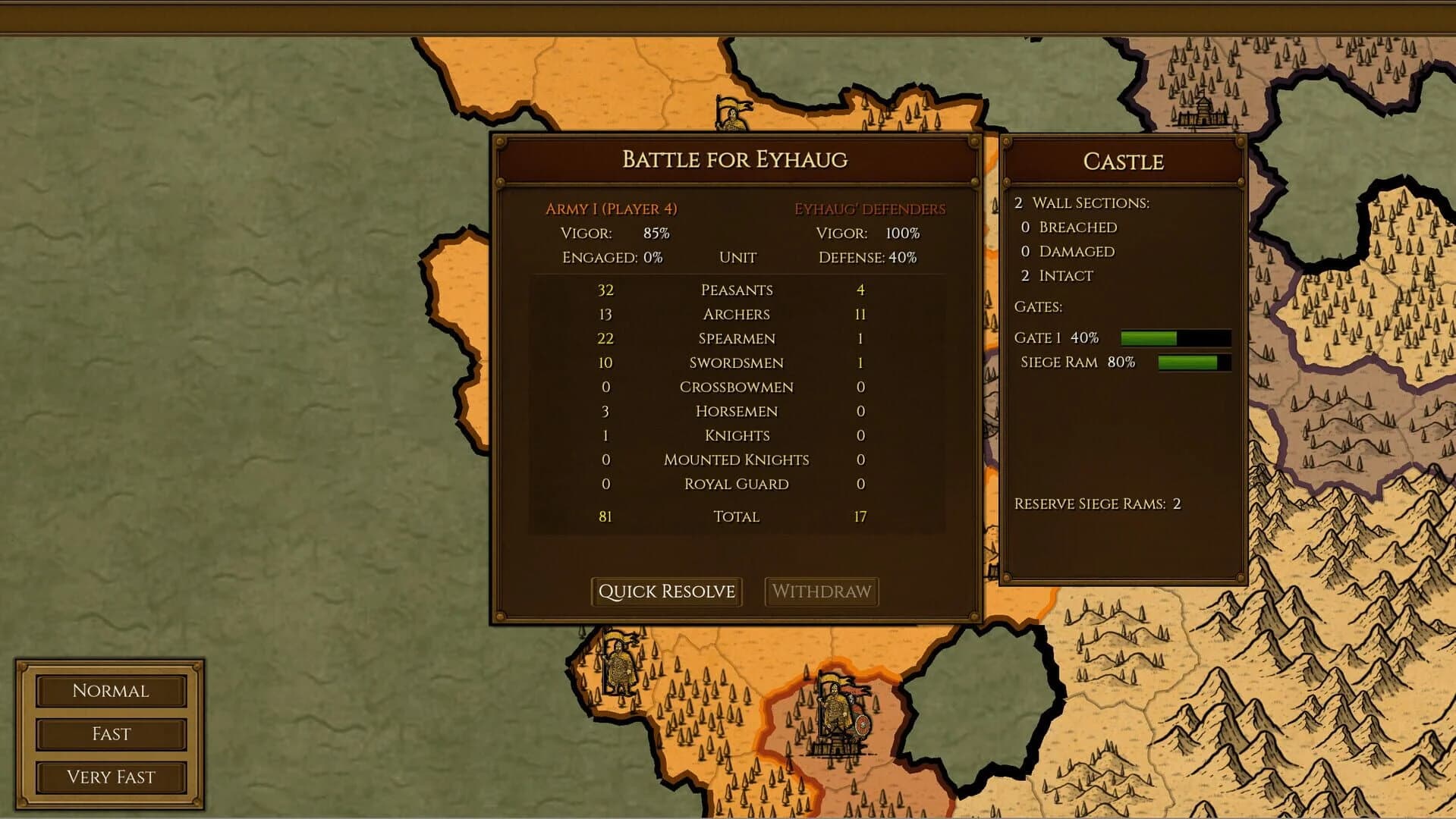
Task: Click Quick Resolve
Action: pyautogui.click(x=666, y=591)
